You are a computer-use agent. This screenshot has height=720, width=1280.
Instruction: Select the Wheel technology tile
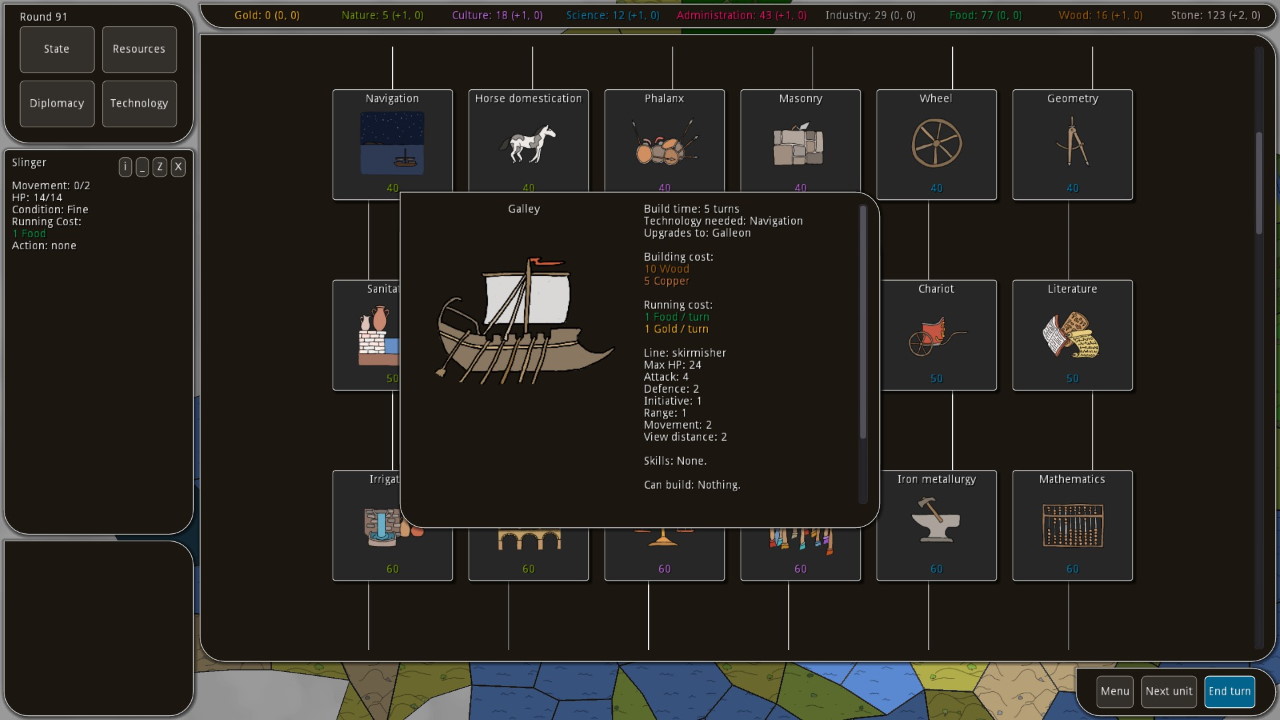tap(936, 144)
